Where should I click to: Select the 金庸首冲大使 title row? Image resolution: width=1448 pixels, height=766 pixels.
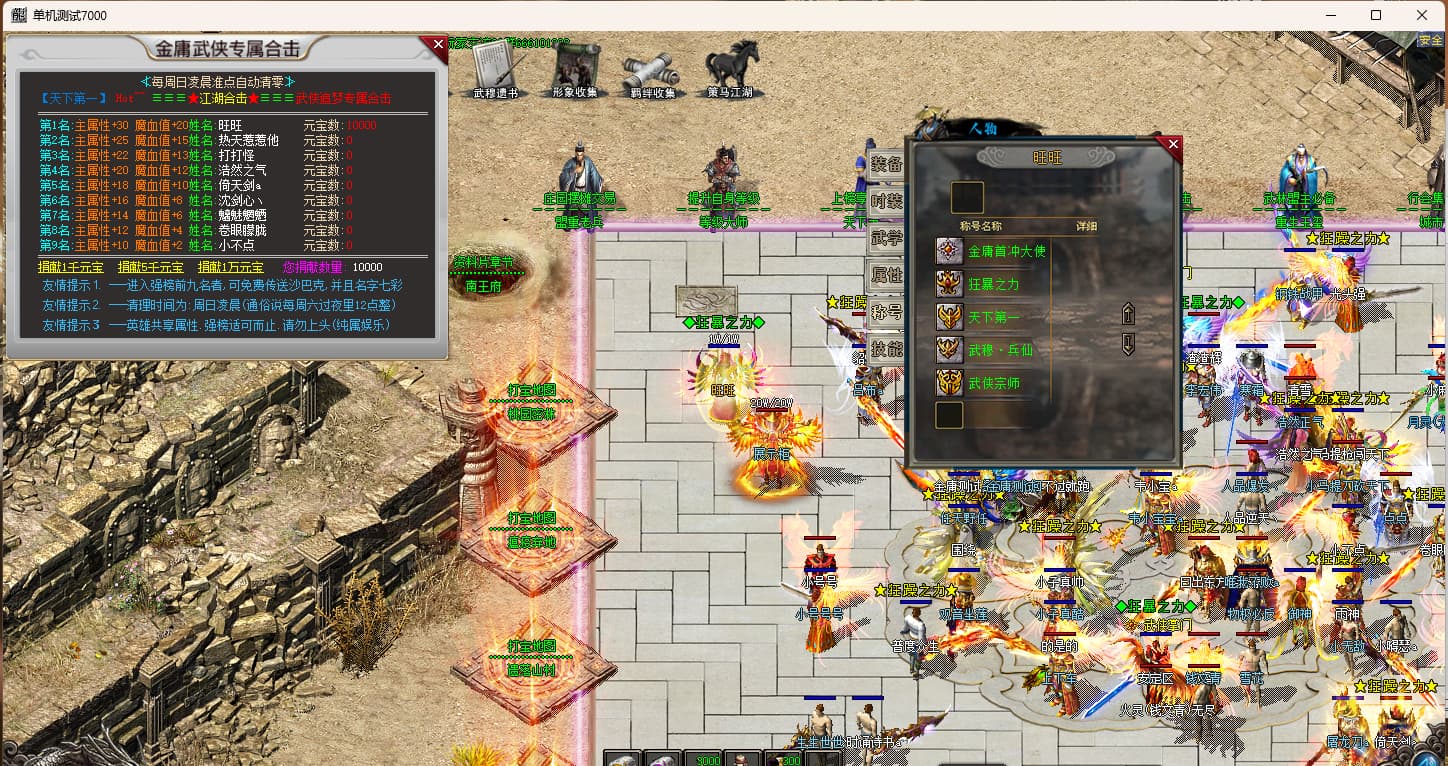click(1005, 251)
